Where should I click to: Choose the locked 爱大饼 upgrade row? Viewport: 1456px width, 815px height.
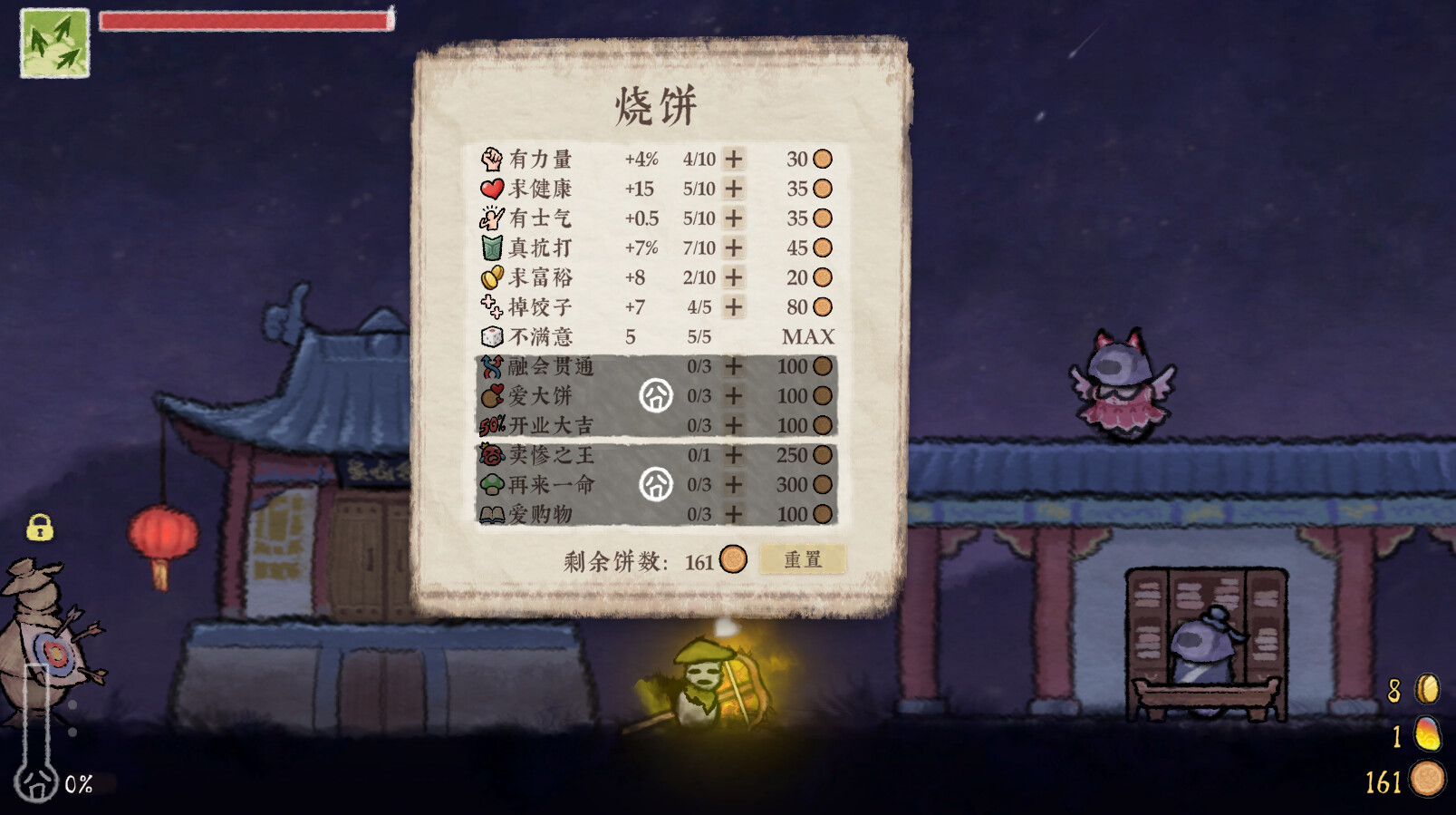541,396
